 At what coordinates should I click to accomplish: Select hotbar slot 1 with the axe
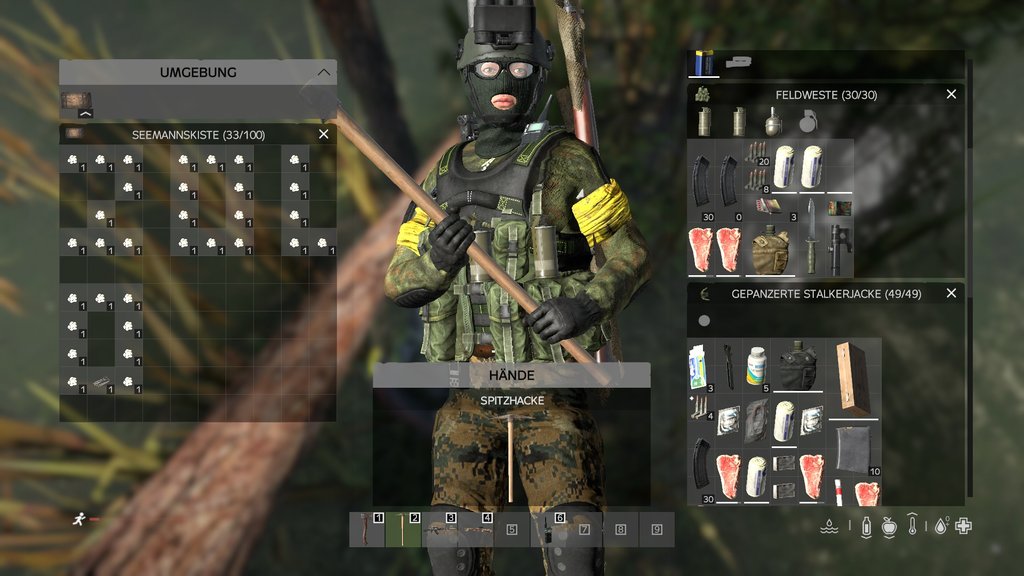point(367,529)
